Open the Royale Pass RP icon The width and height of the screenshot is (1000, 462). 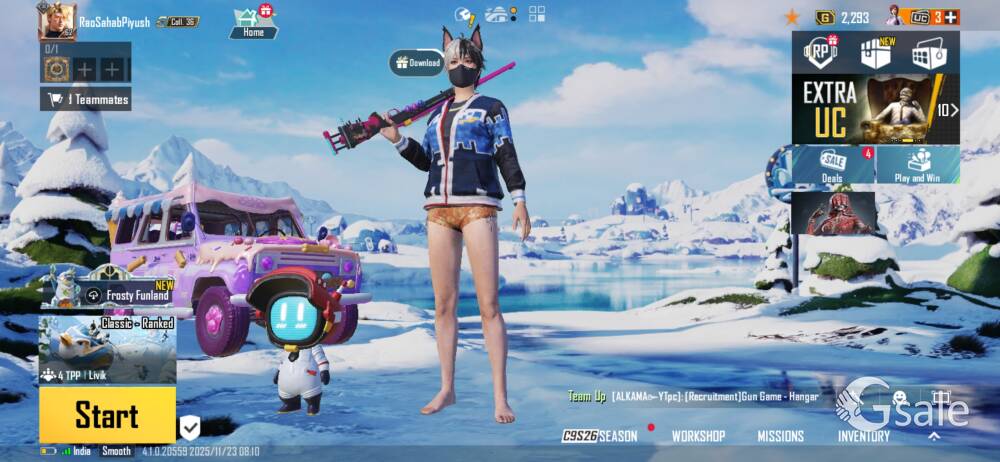pos(821,52)
